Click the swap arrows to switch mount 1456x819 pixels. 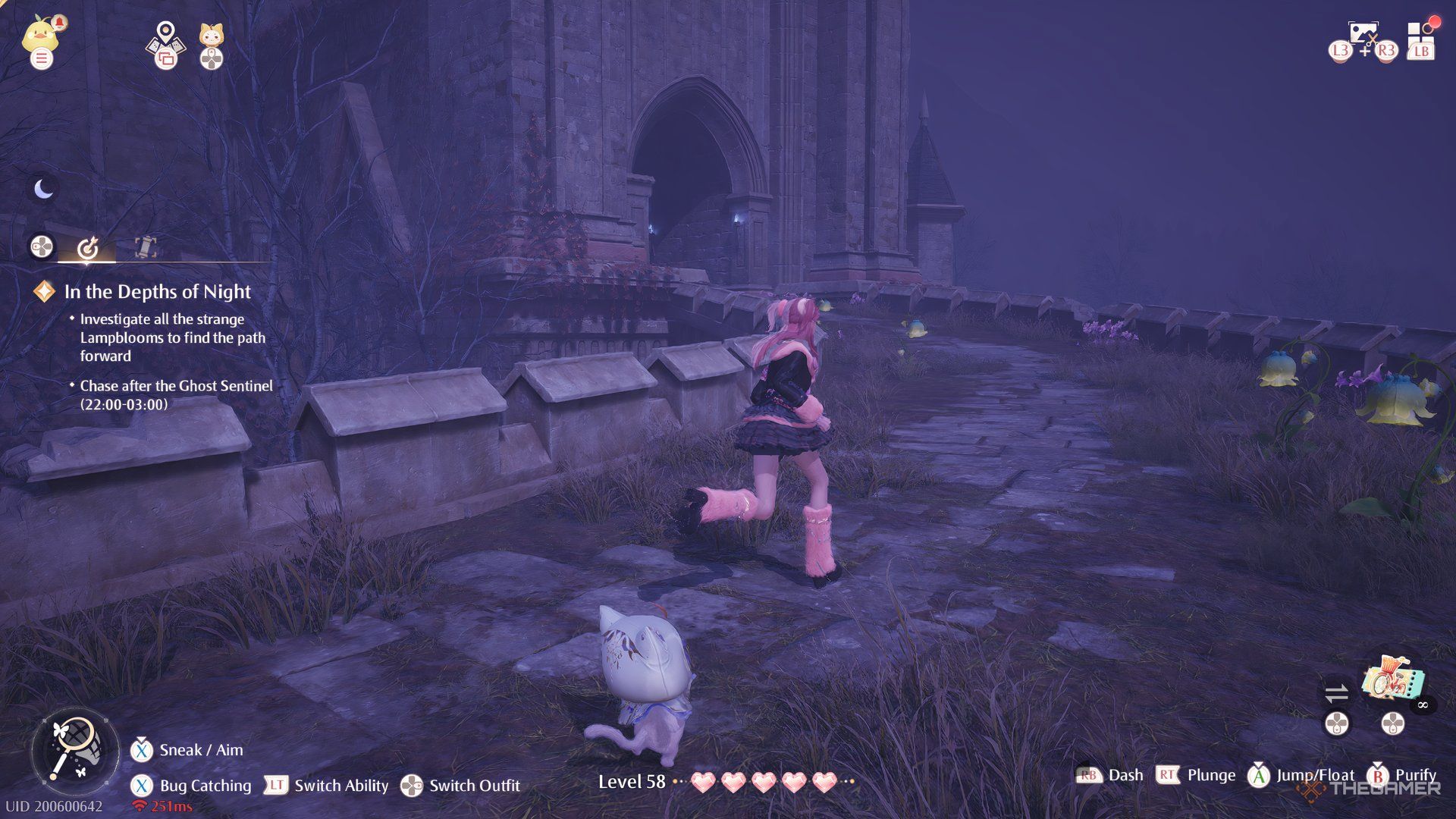pyautogui.click(x=1338, y=692)
